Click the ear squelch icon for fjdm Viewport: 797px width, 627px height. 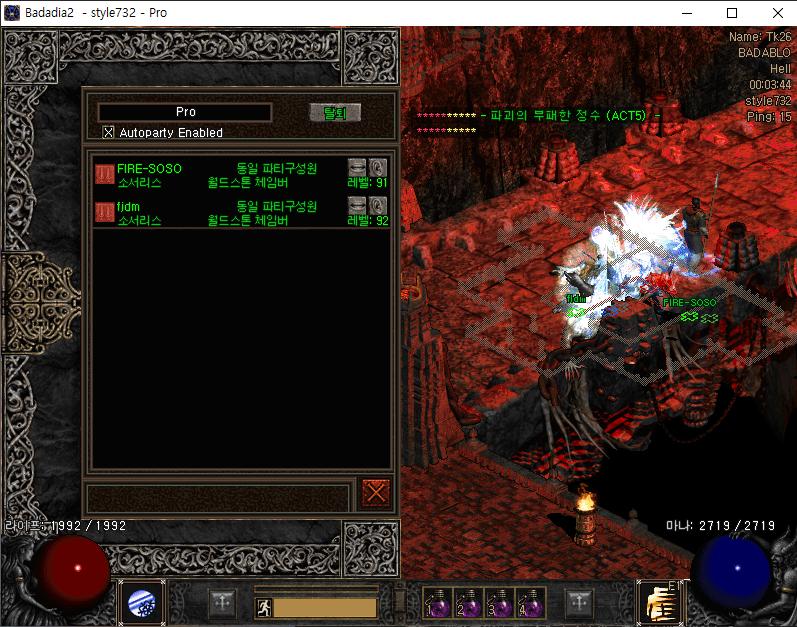click(x=378, y=204)
